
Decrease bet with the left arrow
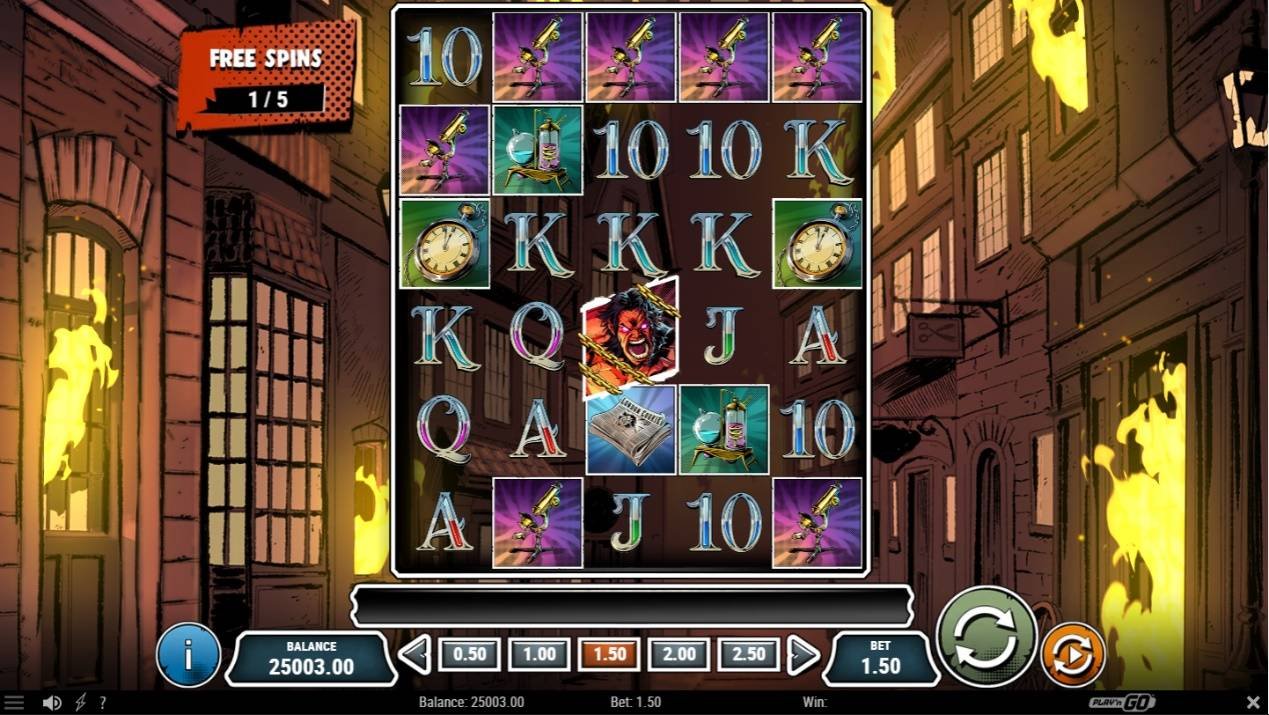pos(414,655)
